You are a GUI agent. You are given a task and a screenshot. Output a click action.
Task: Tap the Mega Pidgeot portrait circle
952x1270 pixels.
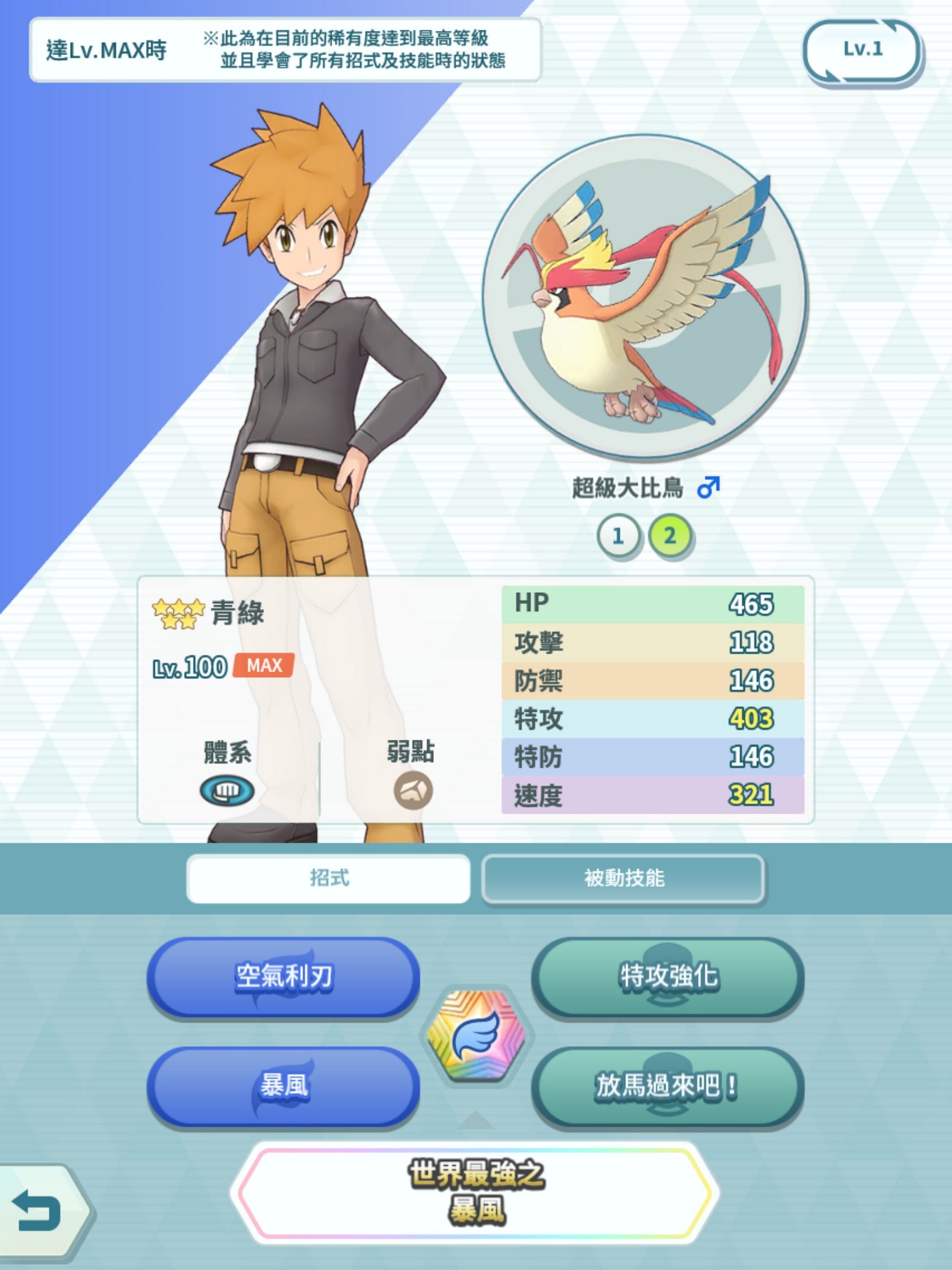tap(646, 297)
